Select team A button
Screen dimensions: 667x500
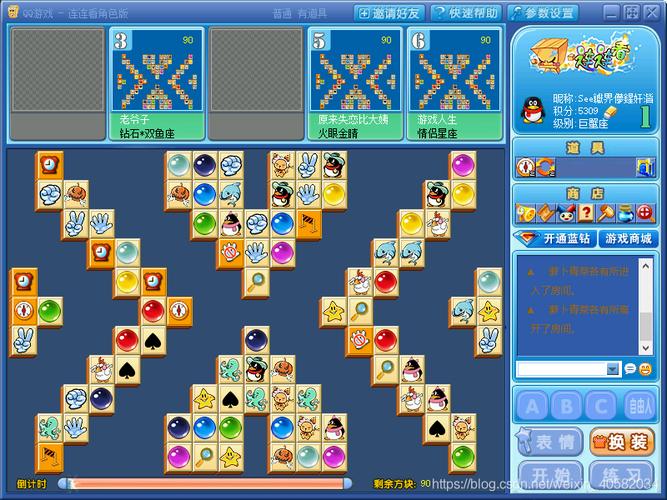tap(533, 406)
